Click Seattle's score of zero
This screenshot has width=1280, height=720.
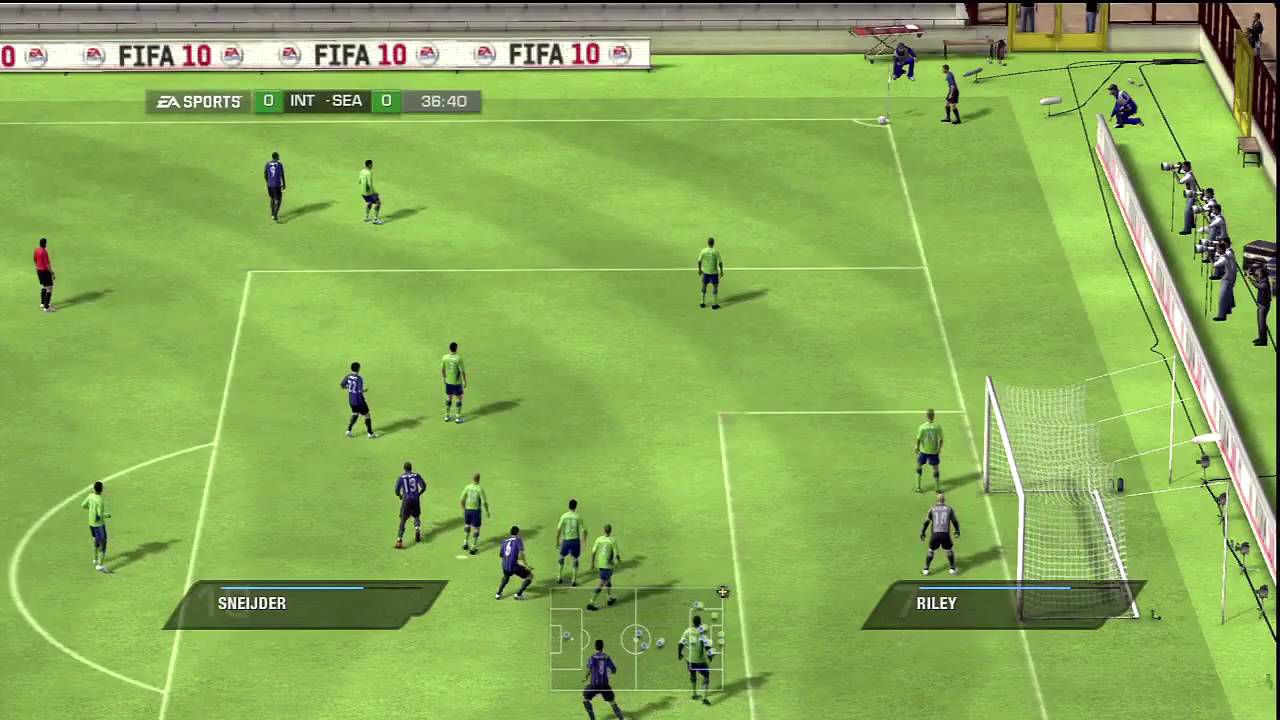(x=386, y=100)
